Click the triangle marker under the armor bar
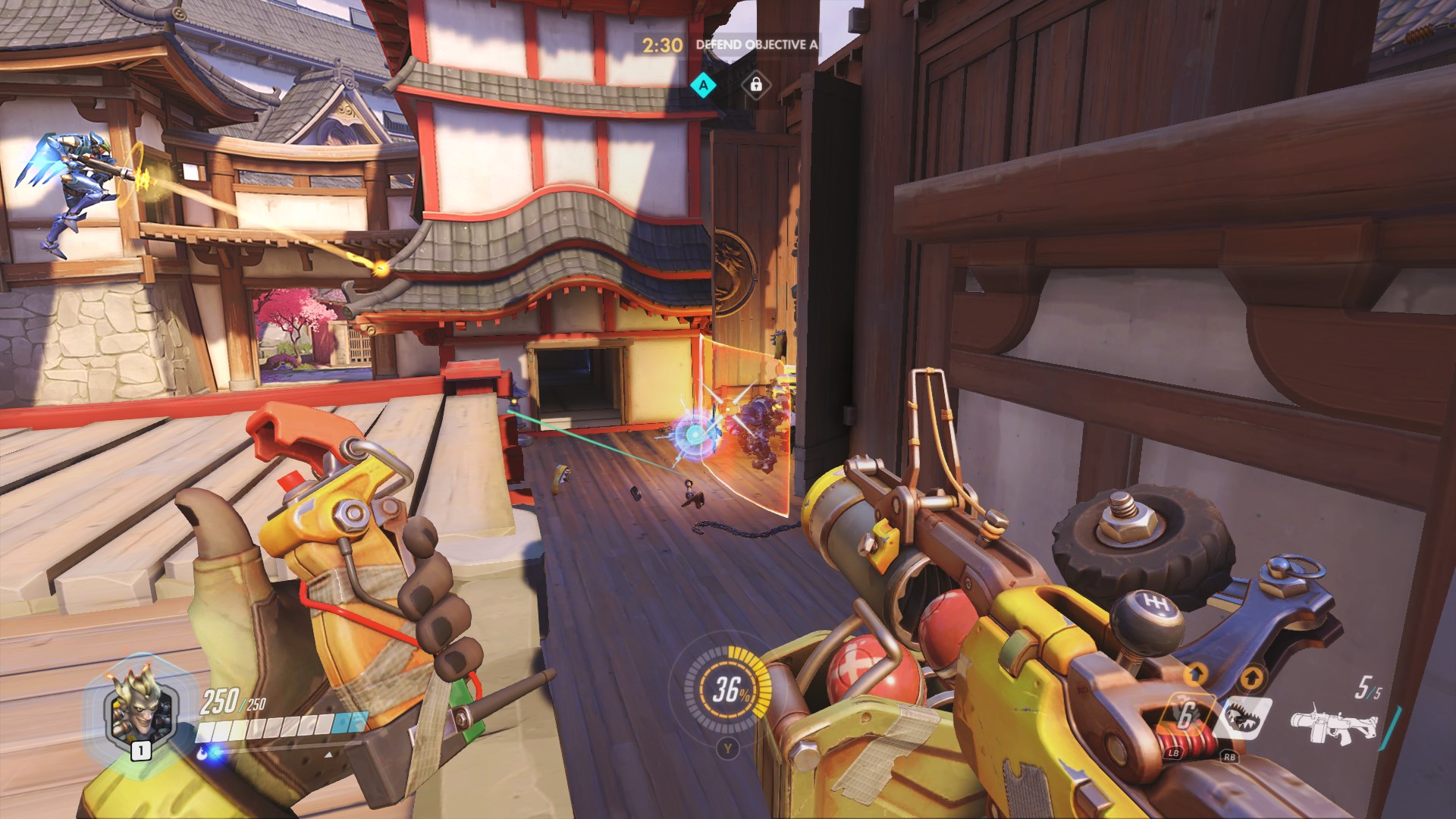Screen dimensions: 1456x819 click(328, 755)
